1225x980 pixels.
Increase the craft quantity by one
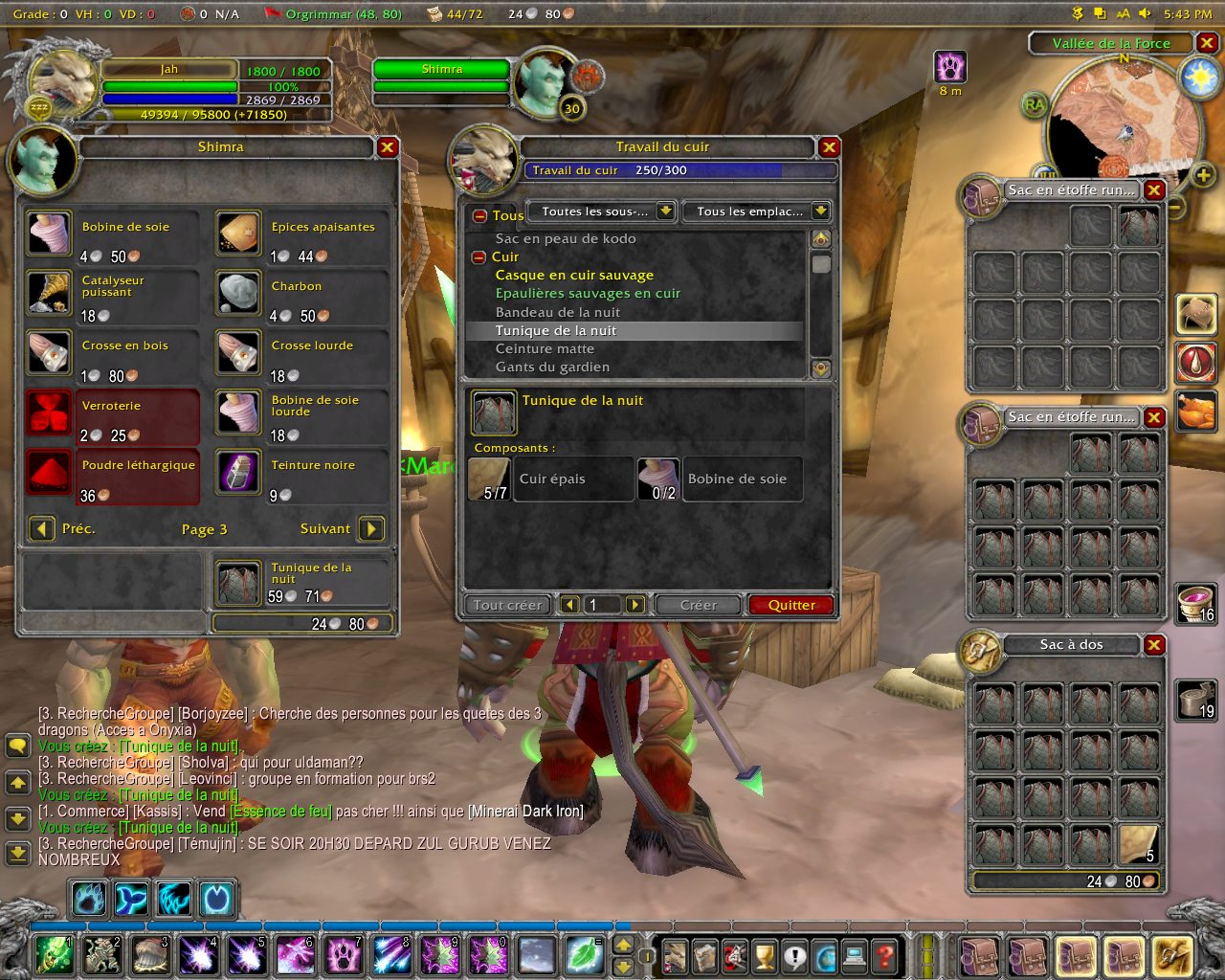pyautogui.click(x=635, y=605)
